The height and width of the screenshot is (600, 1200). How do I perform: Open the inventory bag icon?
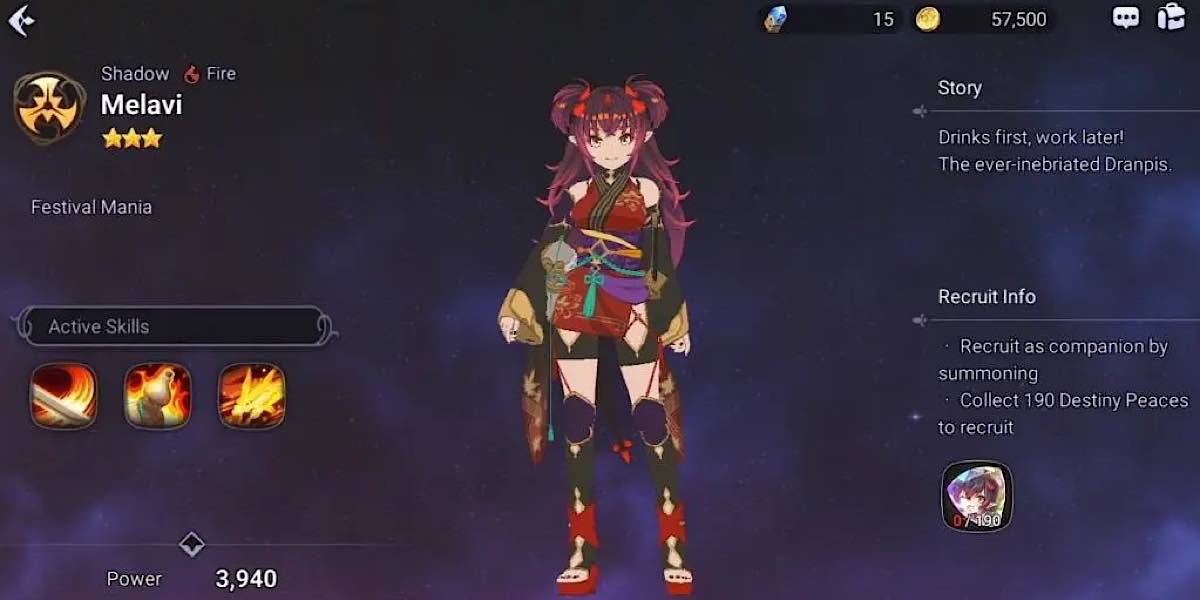click(x=1170, y=18)
